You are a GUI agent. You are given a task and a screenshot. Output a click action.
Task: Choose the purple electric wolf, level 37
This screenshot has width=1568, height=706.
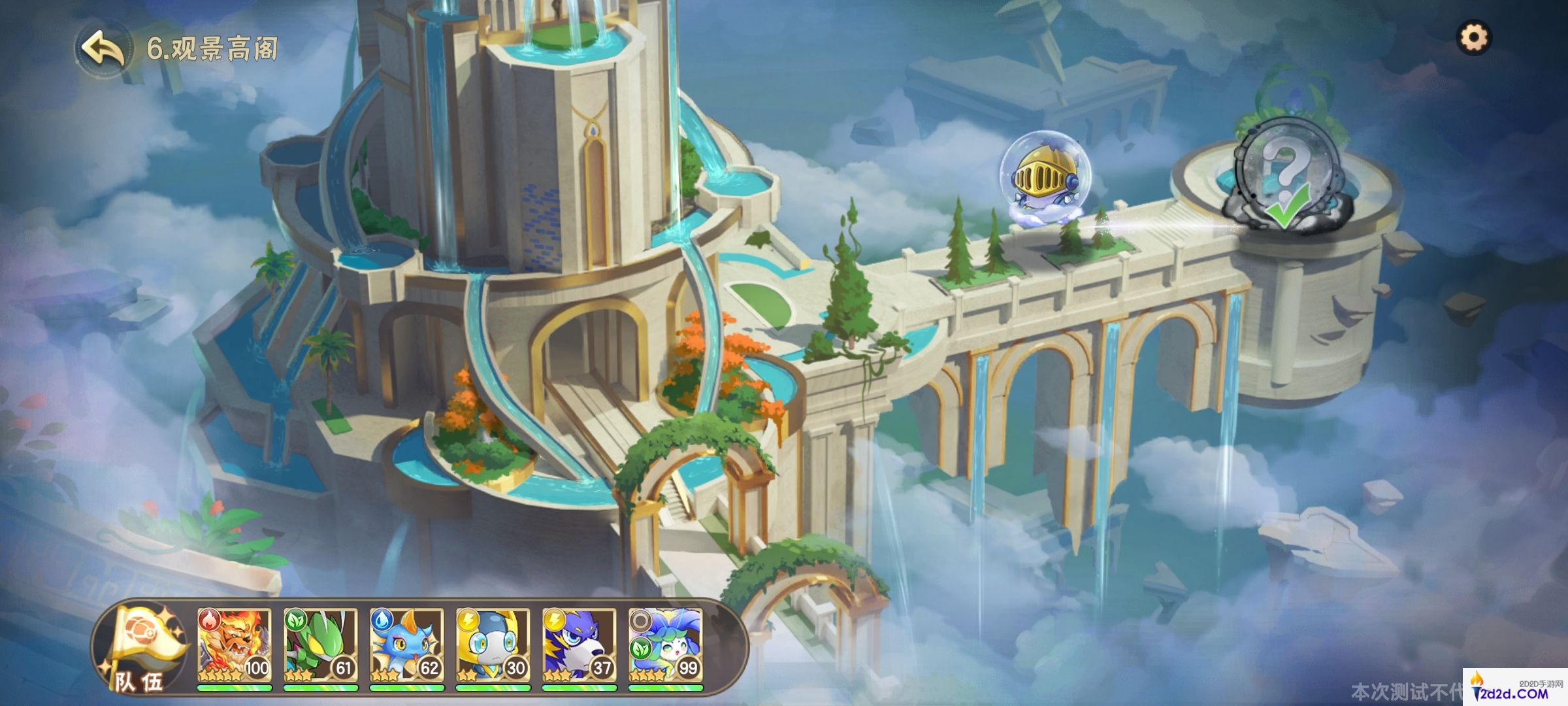tap(579, 646)
